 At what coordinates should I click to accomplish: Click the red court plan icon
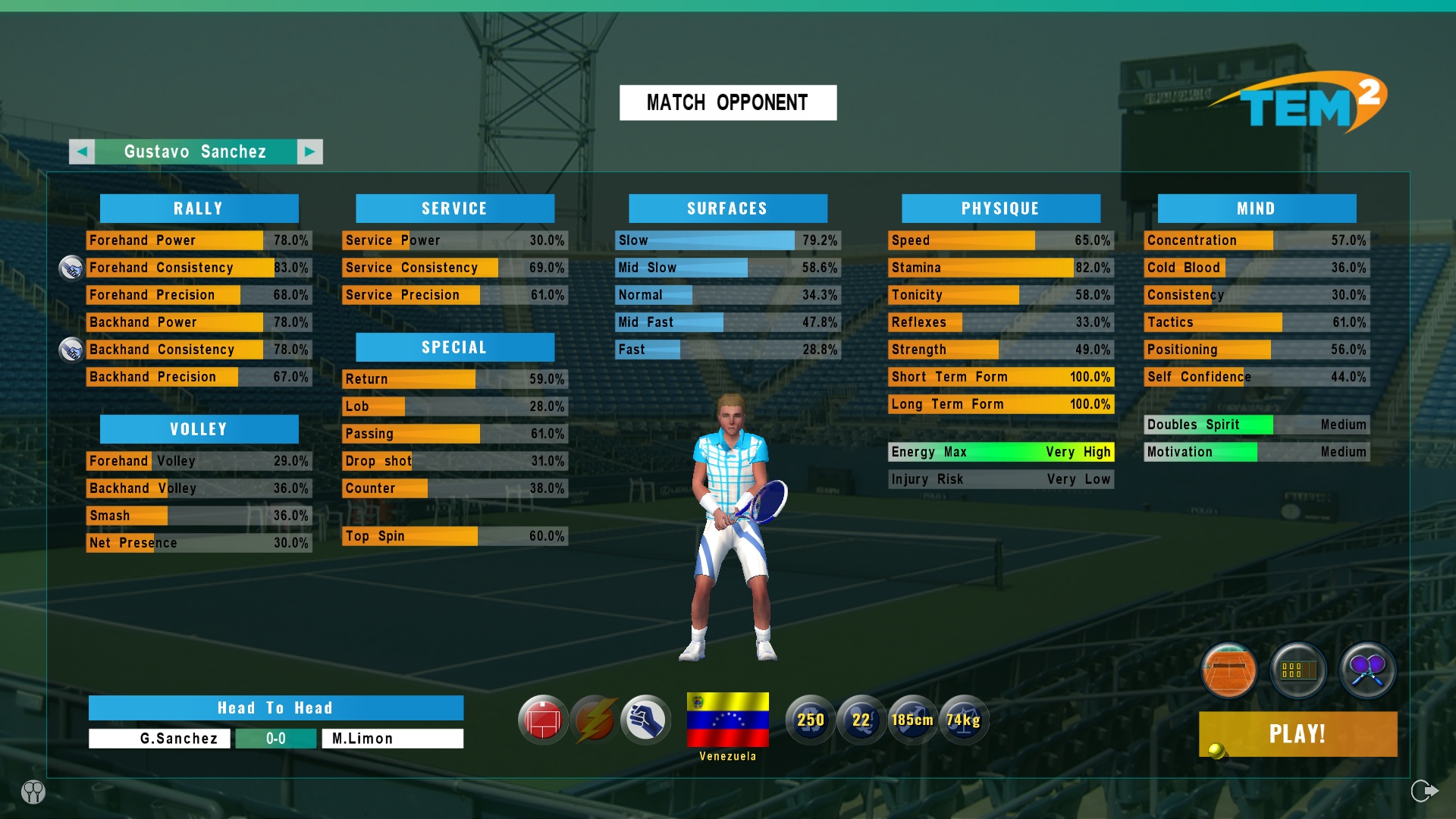tap(543, 719)
